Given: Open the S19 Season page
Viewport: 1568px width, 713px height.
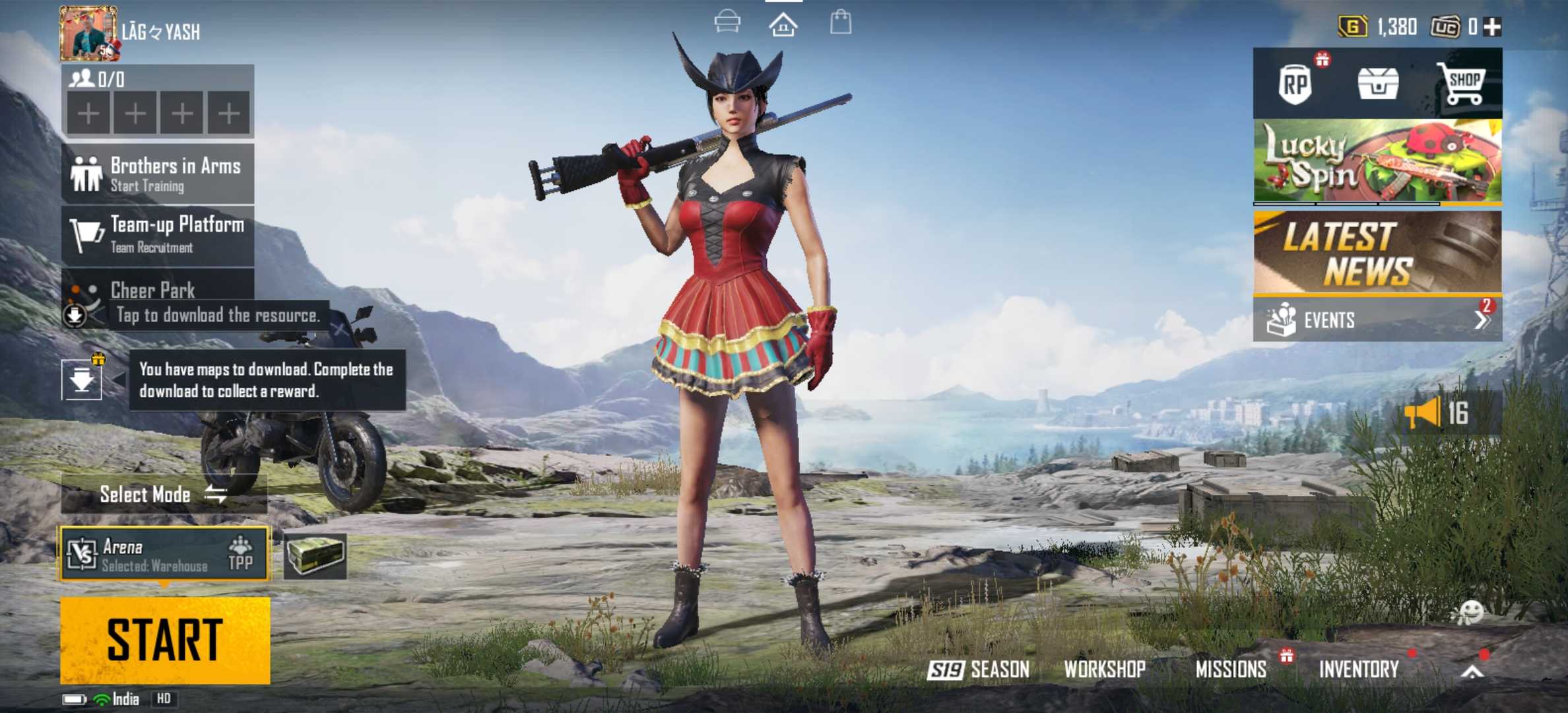Looking at the screenshot, I should 979,669.
